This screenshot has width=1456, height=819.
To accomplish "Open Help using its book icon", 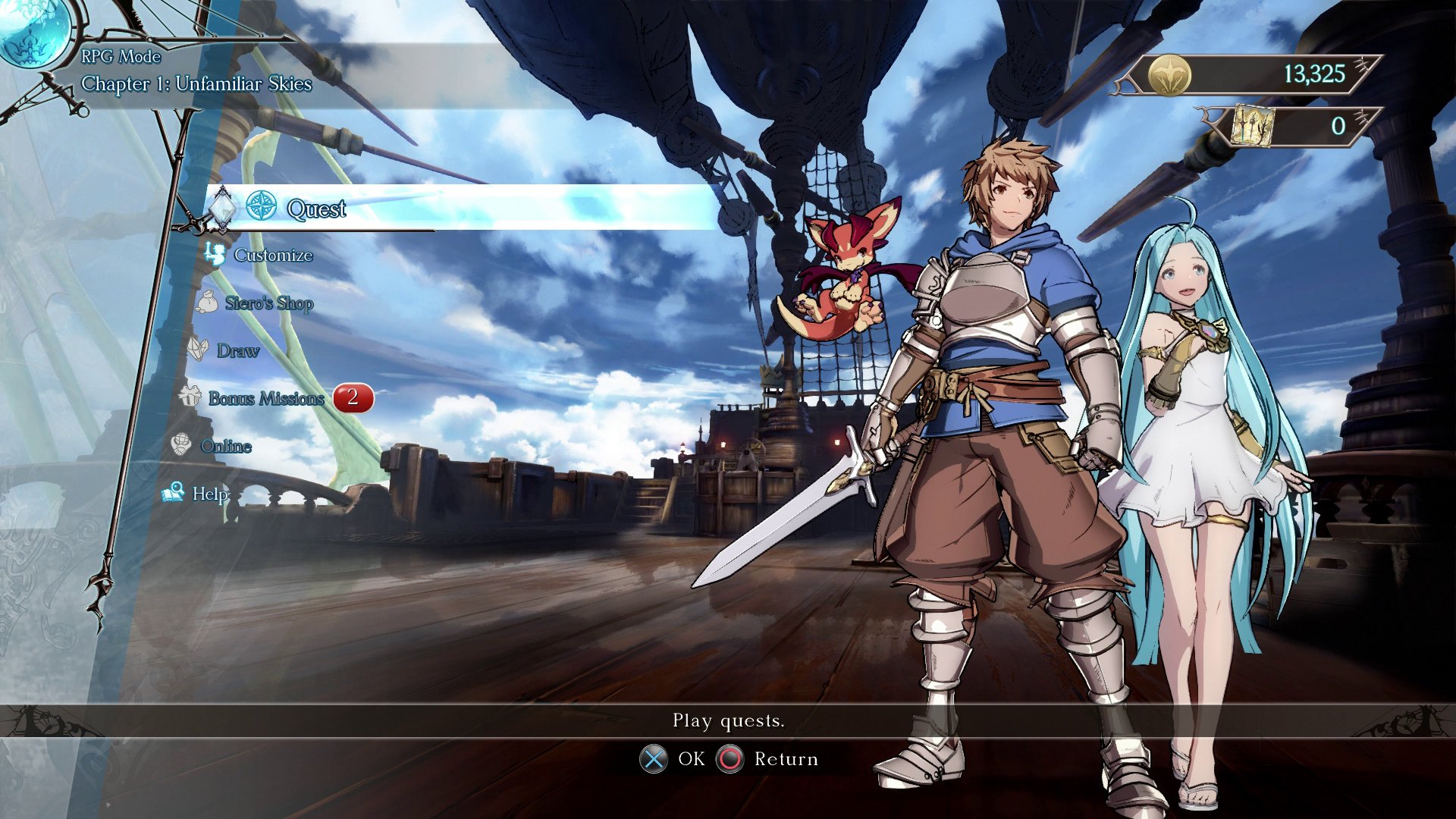I will 173,491.
